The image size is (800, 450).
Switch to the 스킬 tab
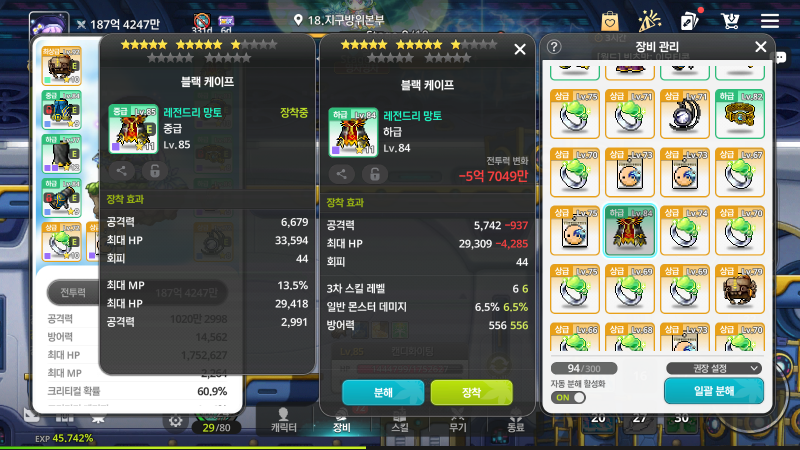point(399,420)
